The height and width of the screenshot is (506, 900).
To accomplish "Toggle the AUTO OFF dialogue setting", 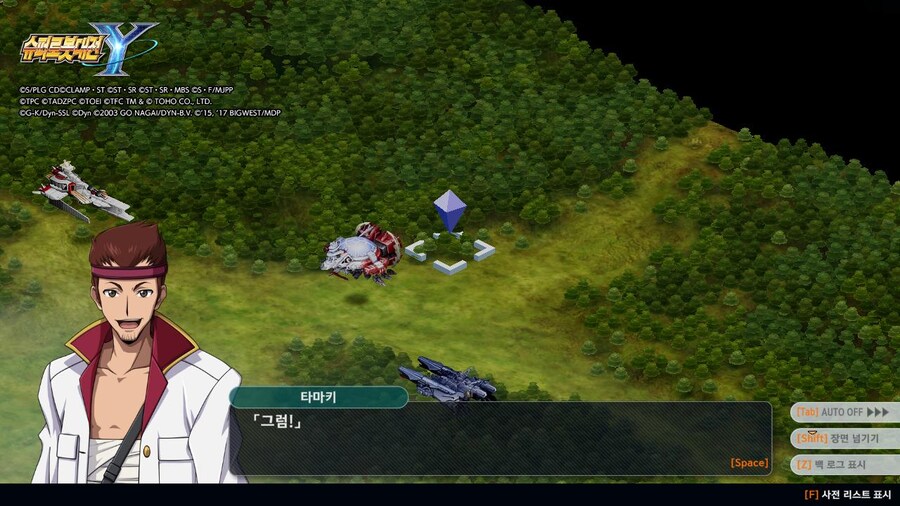I will (x=843, y=412).
